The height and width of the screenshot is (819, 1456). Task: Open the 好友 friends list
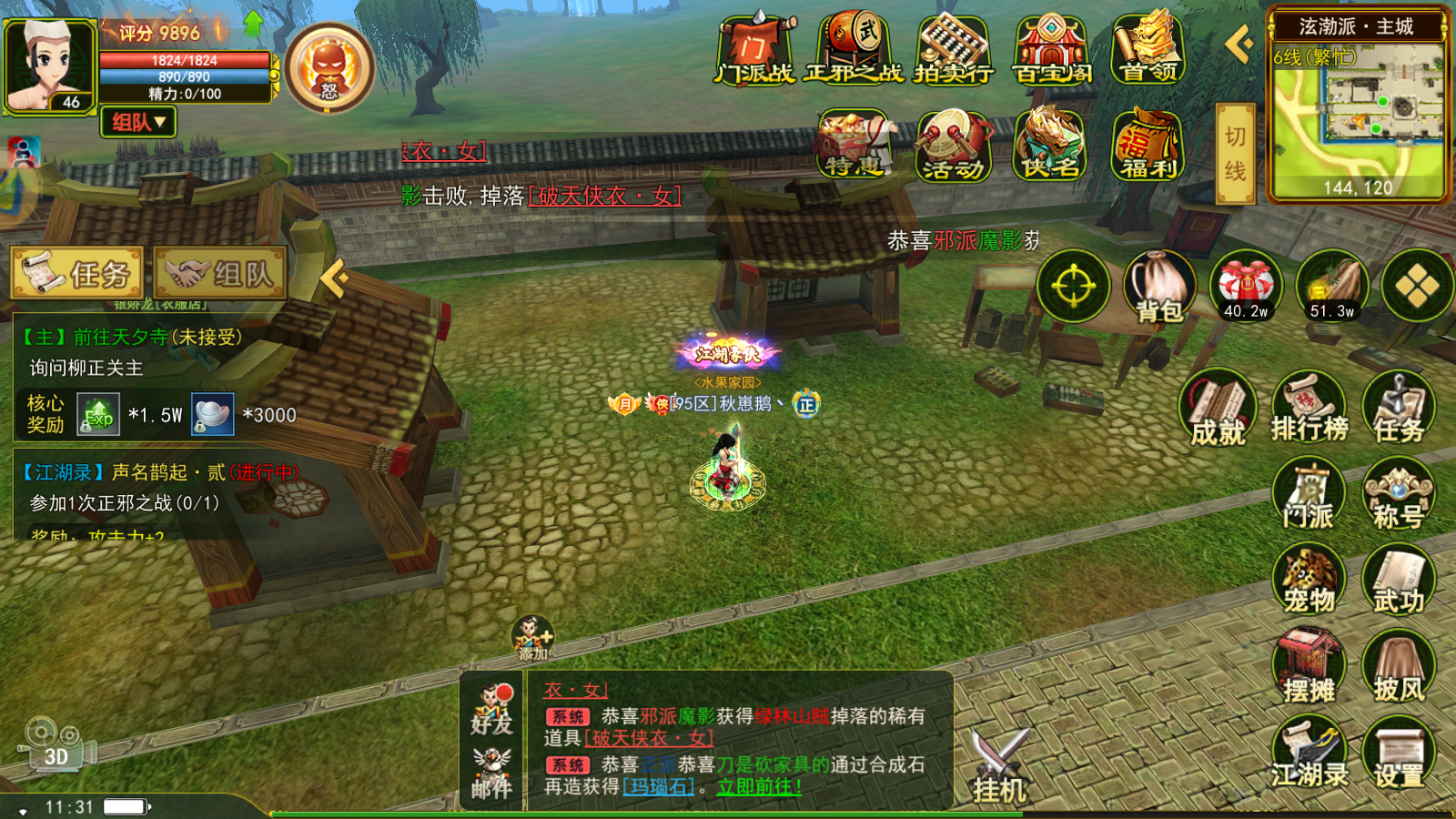[x=491, y=710]
